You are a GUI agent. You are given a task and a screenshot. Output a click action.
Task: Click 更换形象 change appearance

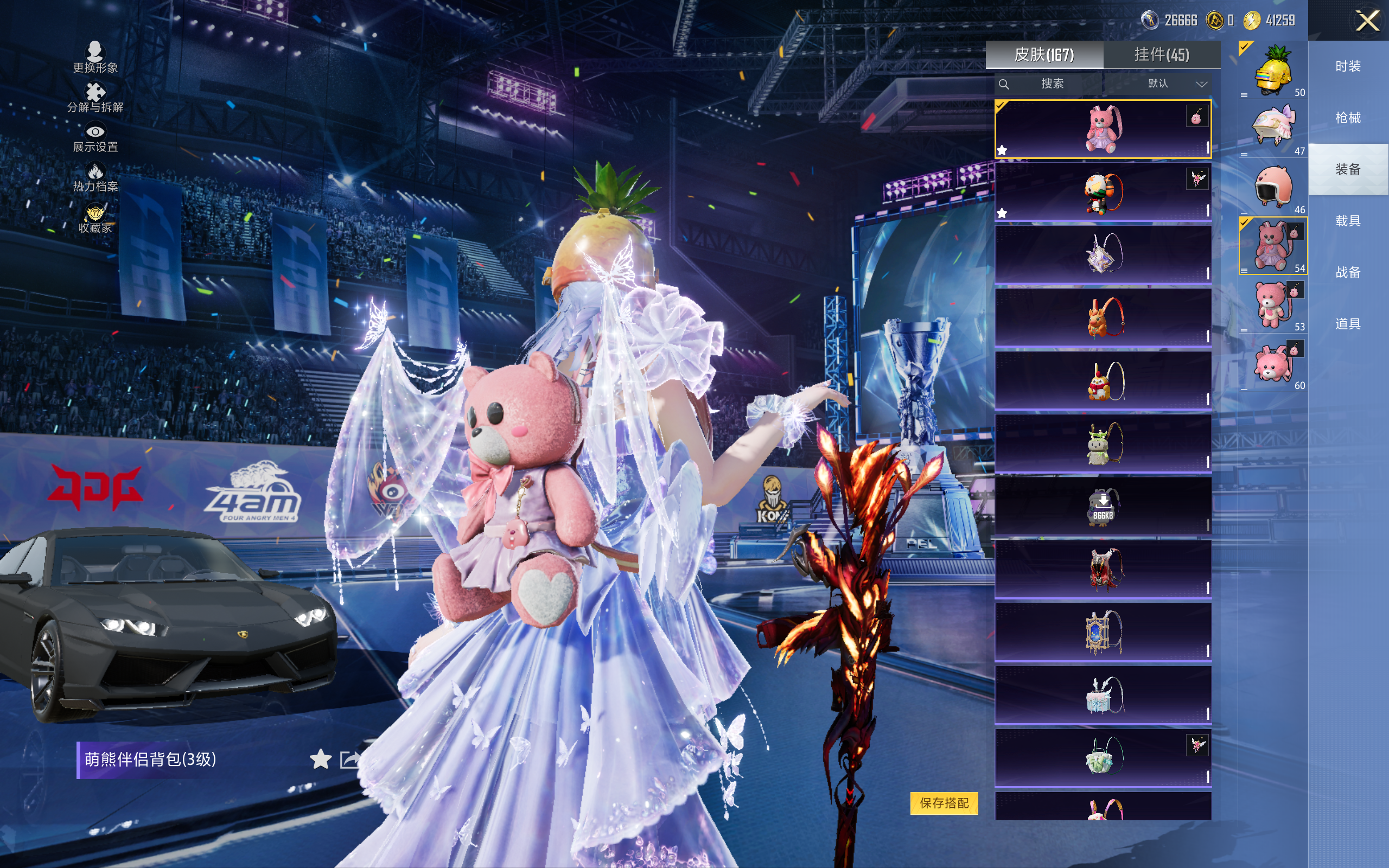(x=95, y=58)
